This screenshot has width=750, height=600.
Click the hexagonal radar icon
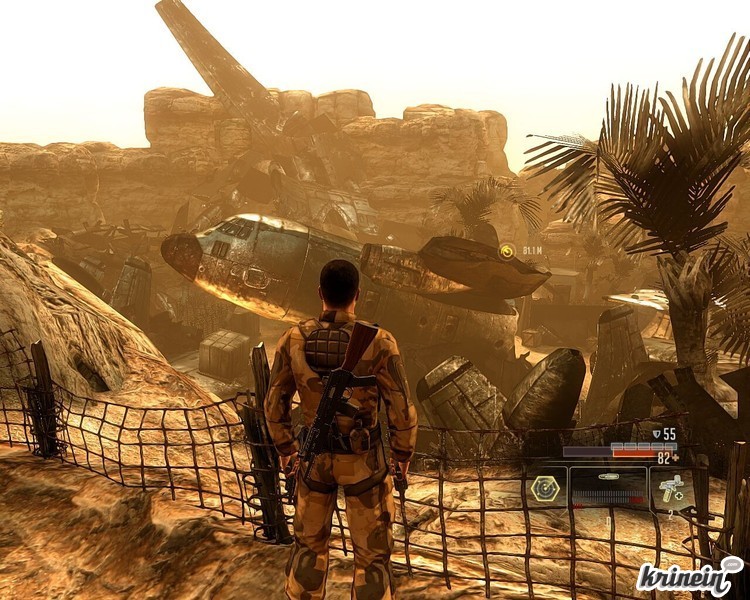click(546, 488)
